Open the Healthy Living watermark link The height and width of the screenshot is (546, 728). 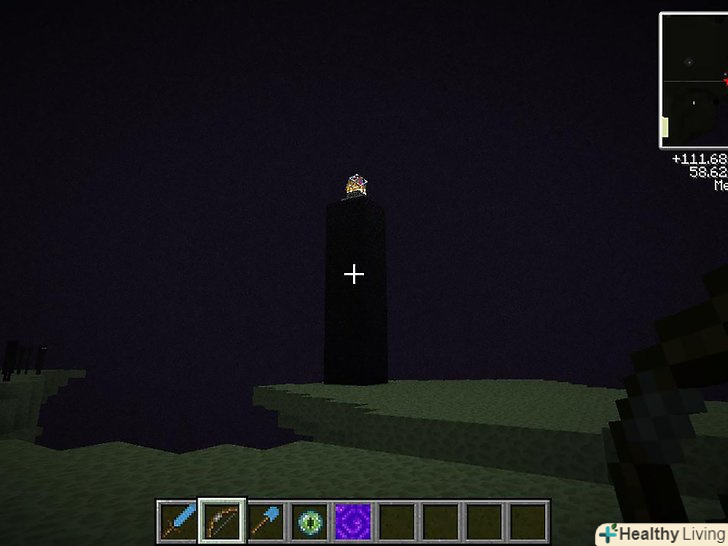click(x=661, y=534)
